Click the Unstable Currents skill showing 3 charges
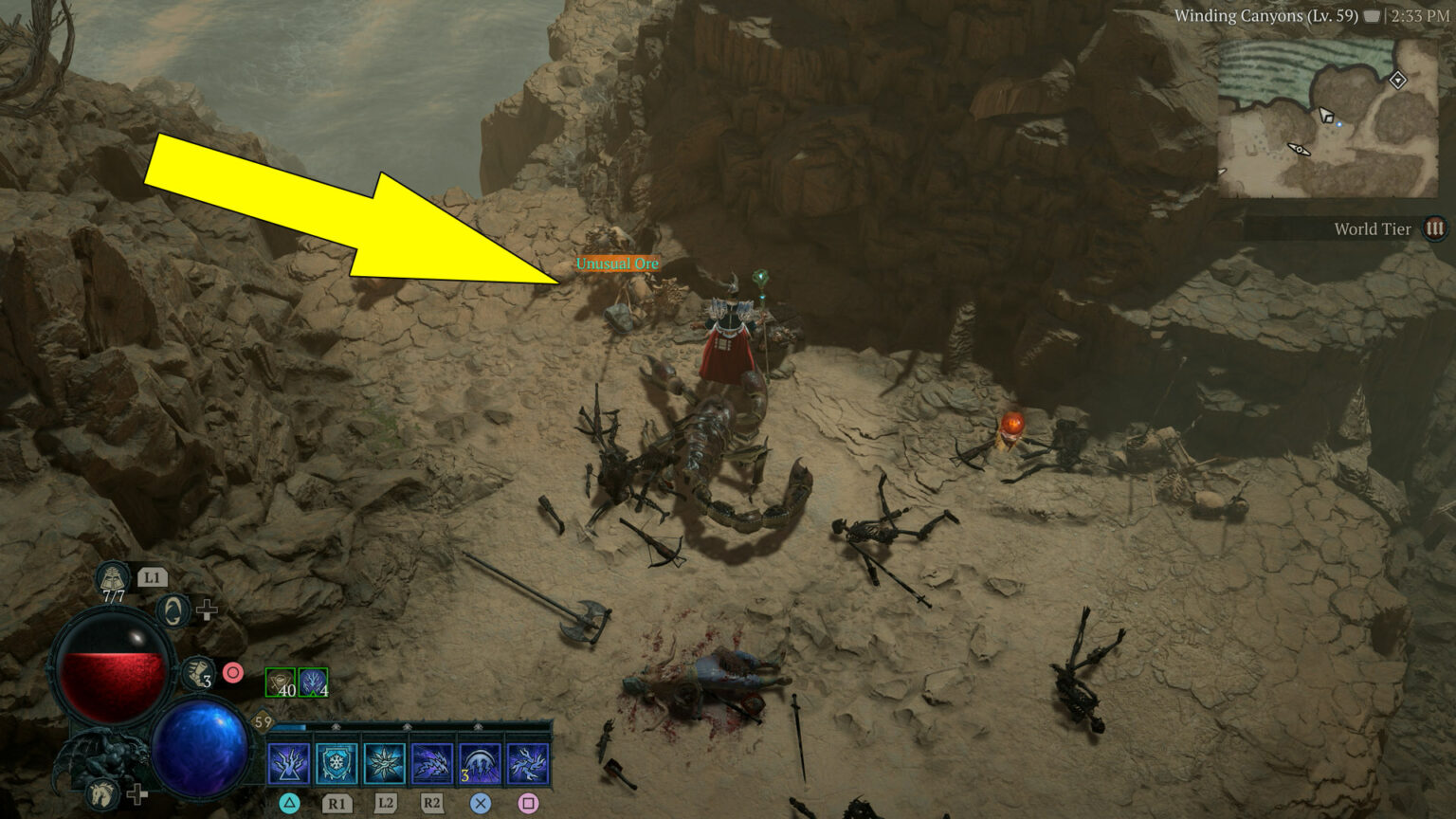Screen dimensions: 1456x819 481,763
